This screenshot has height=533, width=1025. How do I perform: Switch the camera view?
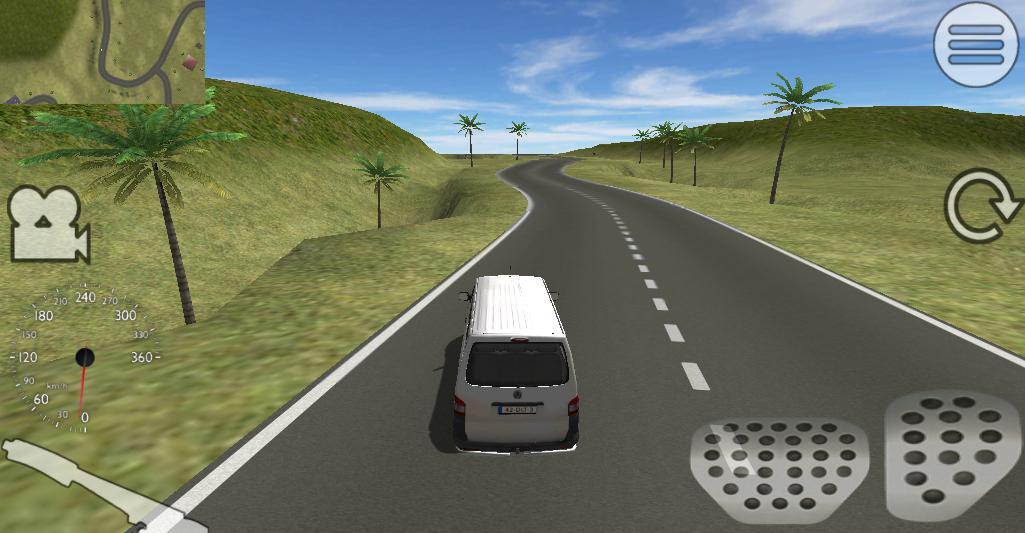[x=48, y=224]
